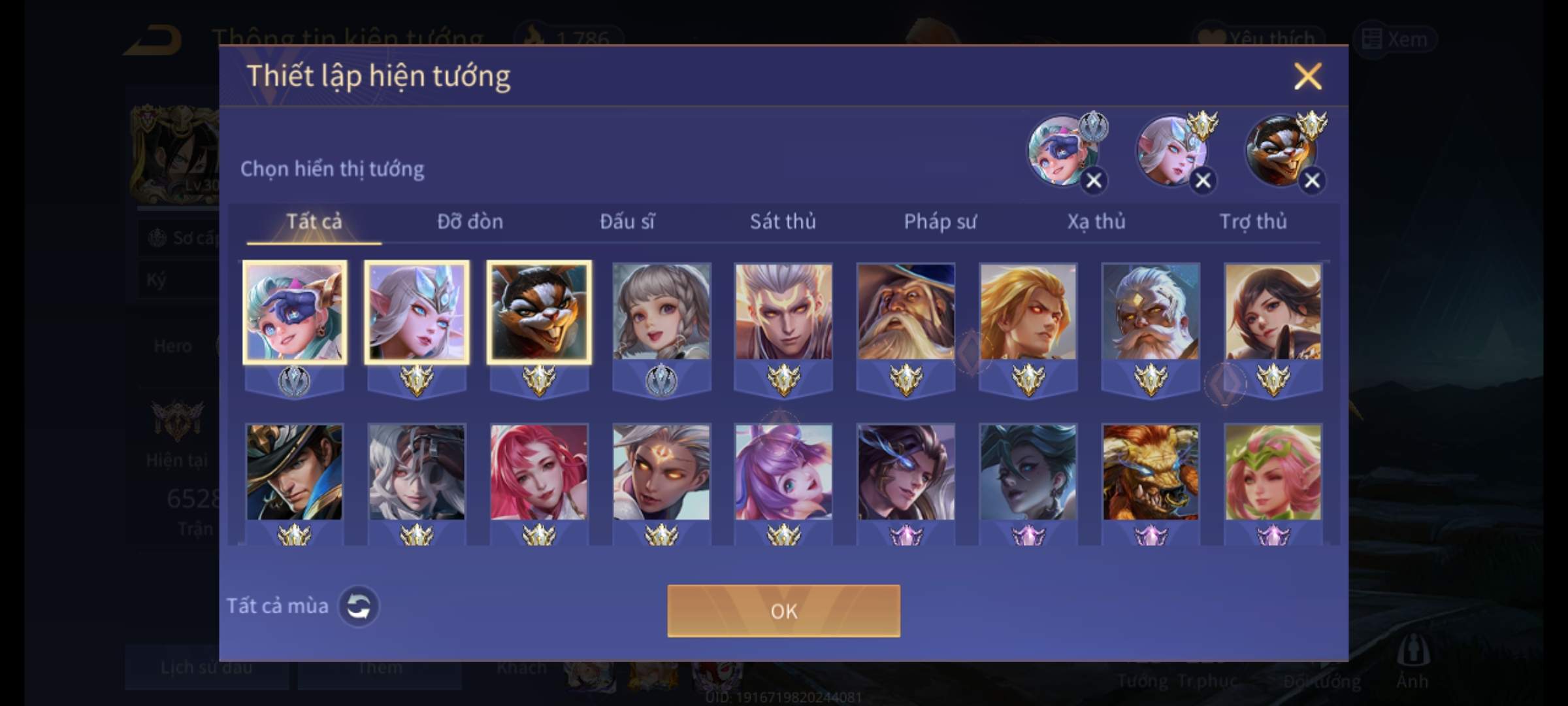The height and width of the screenshot is (706, 1568).
Task: Switch to the Đỡ đòn tab
Action: 470,222
